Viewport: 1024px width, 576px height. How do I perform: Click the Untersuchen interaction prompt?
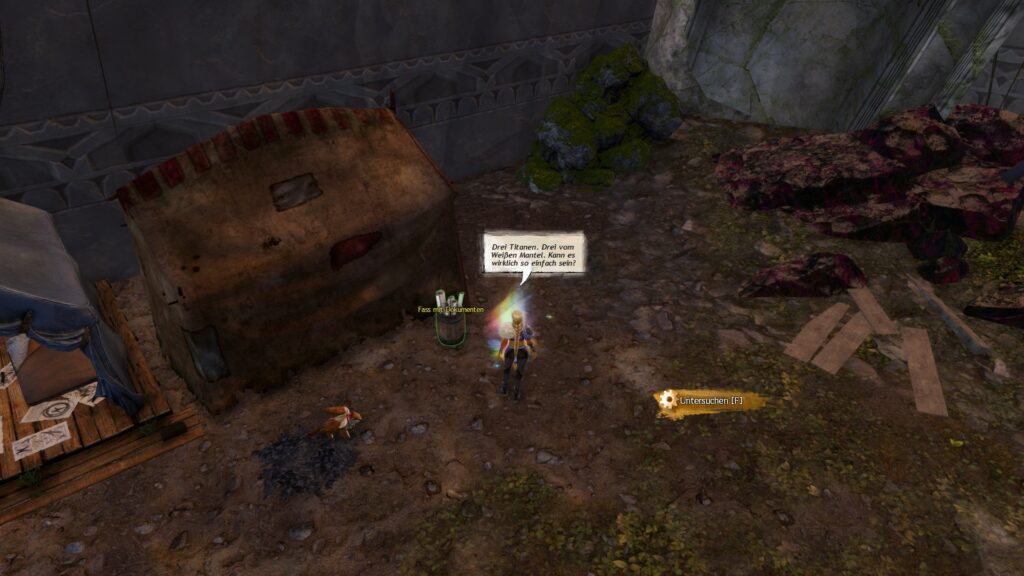coord(710,401)
